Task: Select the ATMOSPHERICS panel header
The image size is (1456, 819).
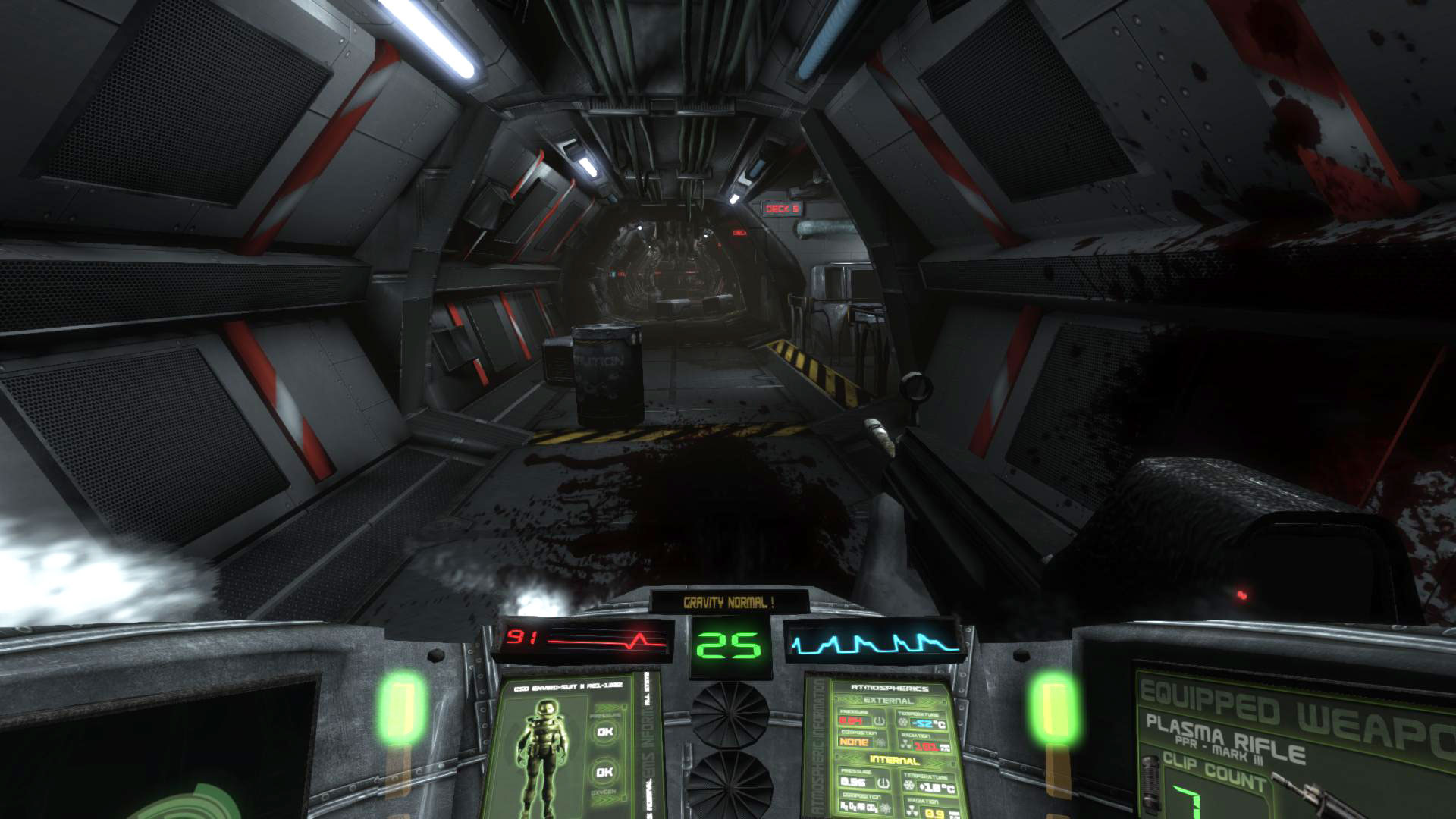Action: click(890, 689)
